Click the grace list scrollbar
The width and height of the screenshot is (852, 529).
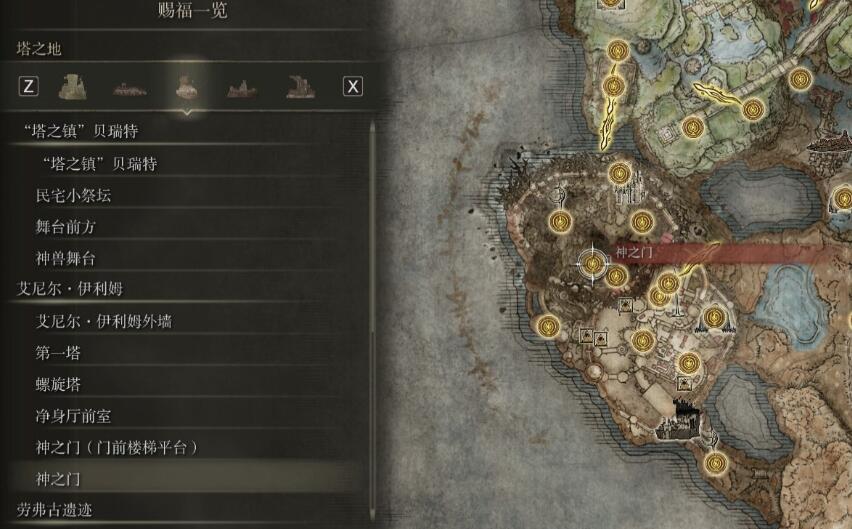click(373, 300)
